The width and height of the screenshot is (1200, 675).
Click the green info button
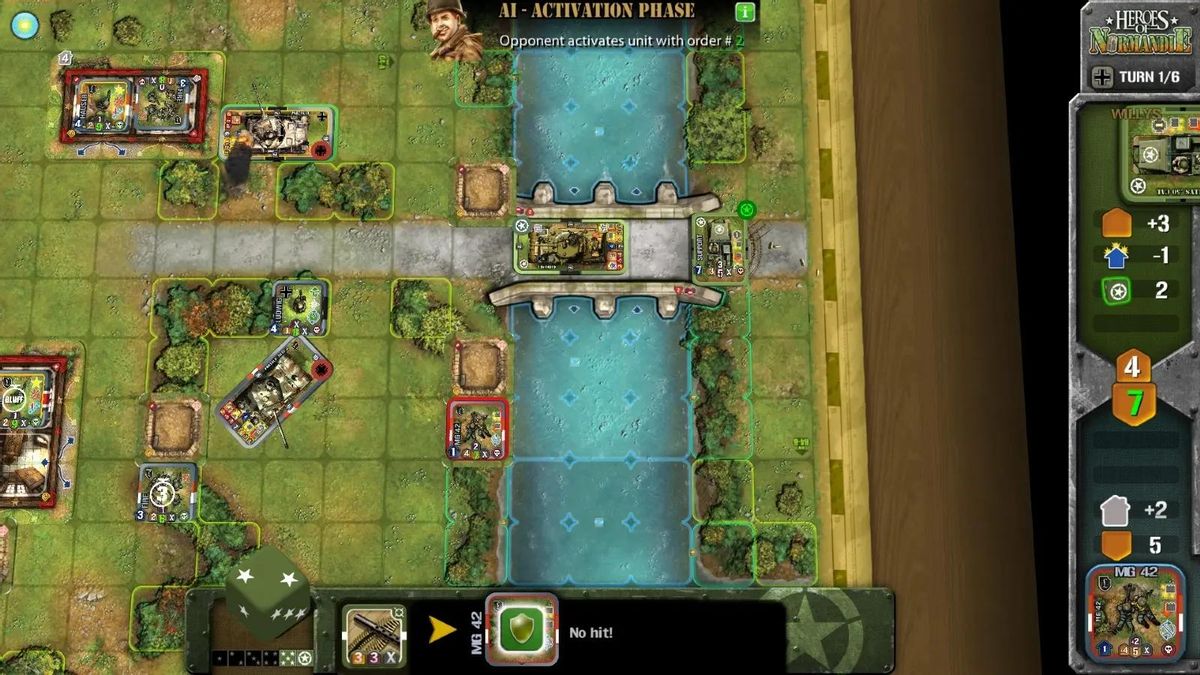pos(745,12)
